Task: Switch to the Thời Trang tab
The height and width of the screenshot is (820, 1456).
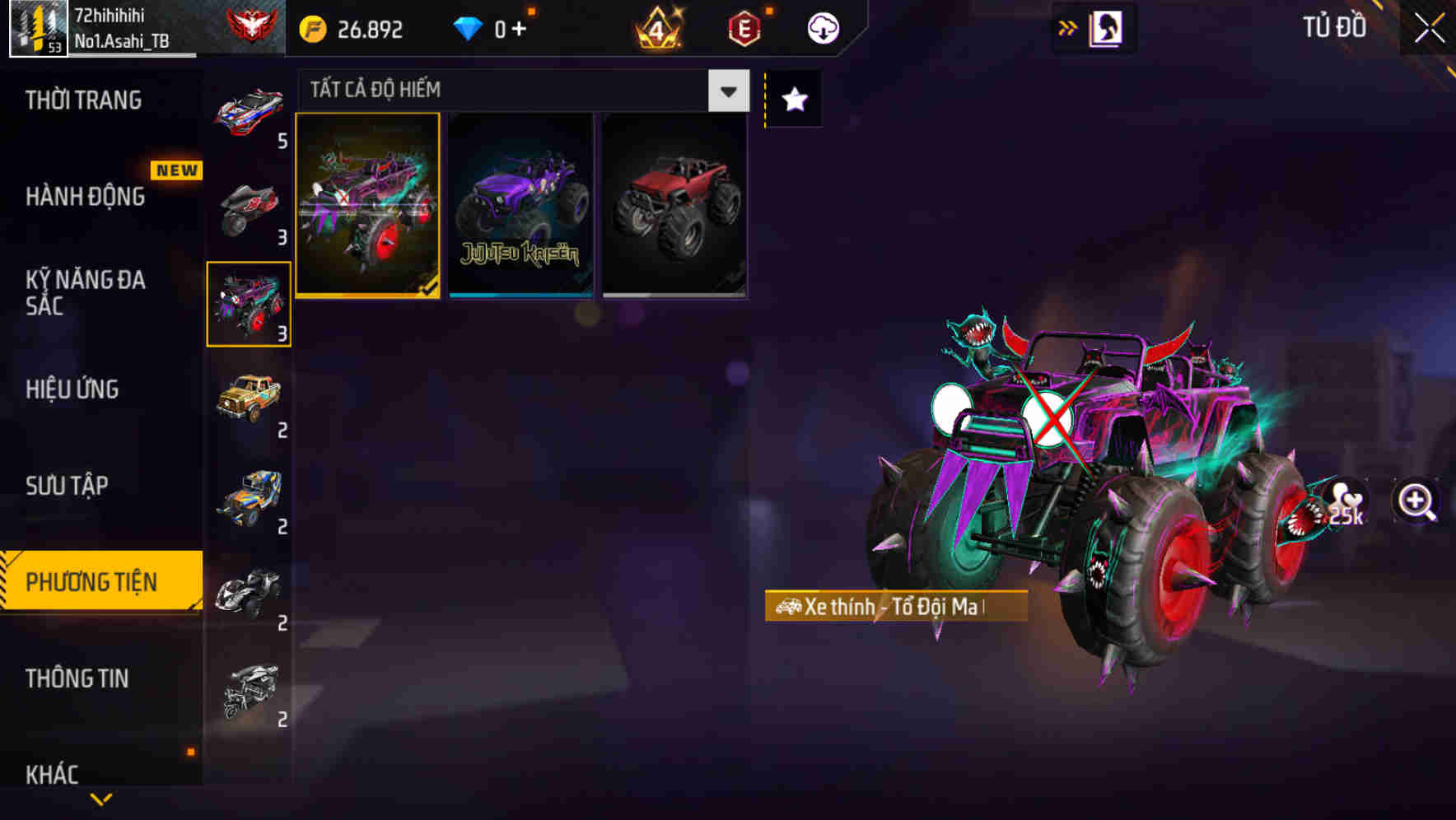Action: (82, 99)
